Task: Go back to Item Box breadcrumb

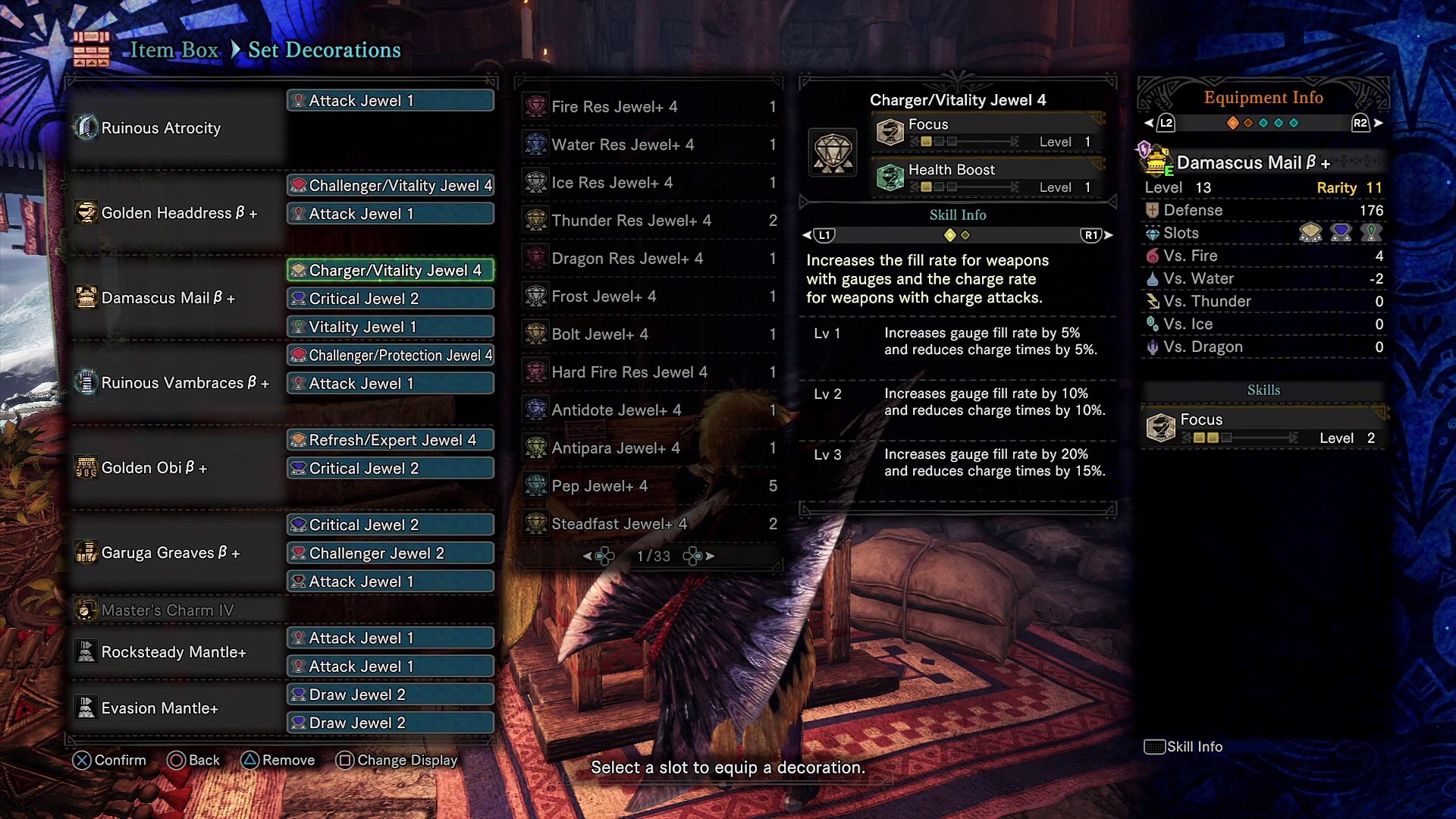Action: [x=174, y=50]
